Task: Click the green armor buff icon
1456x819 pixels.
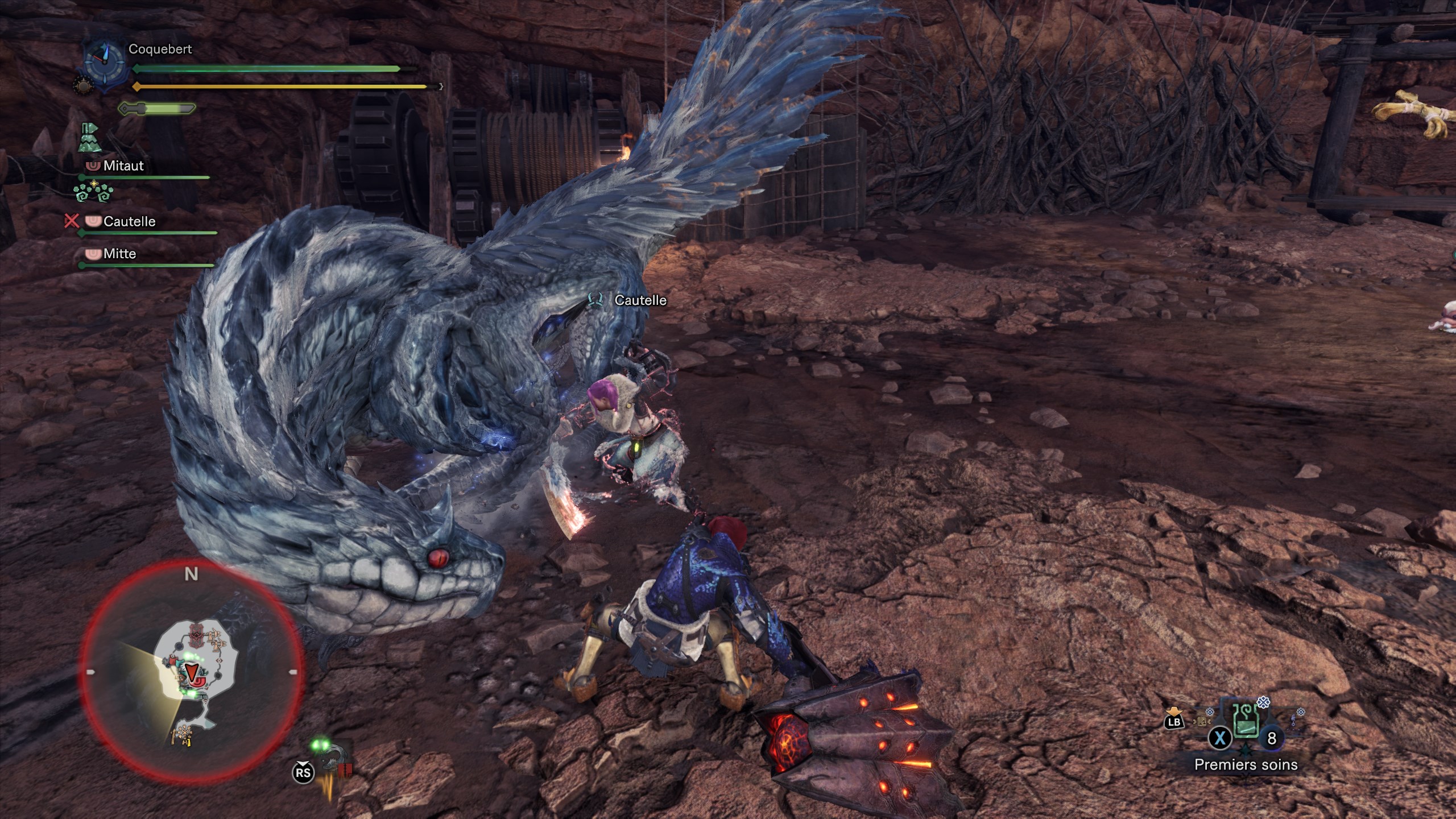Action: point(90,138)
